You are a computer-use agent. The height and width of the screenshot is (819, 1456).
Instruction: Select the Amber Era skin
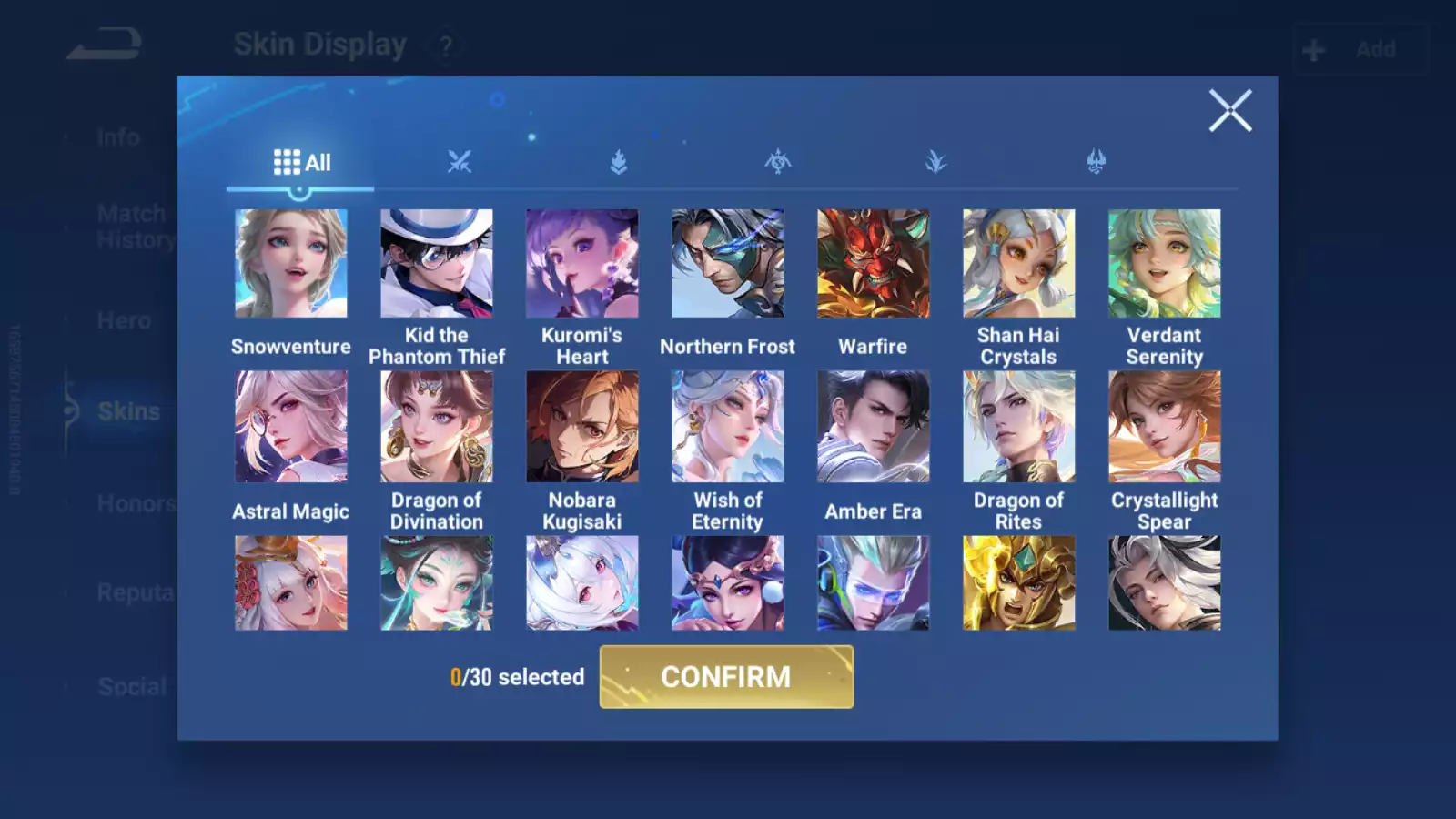tap(874, 427)
